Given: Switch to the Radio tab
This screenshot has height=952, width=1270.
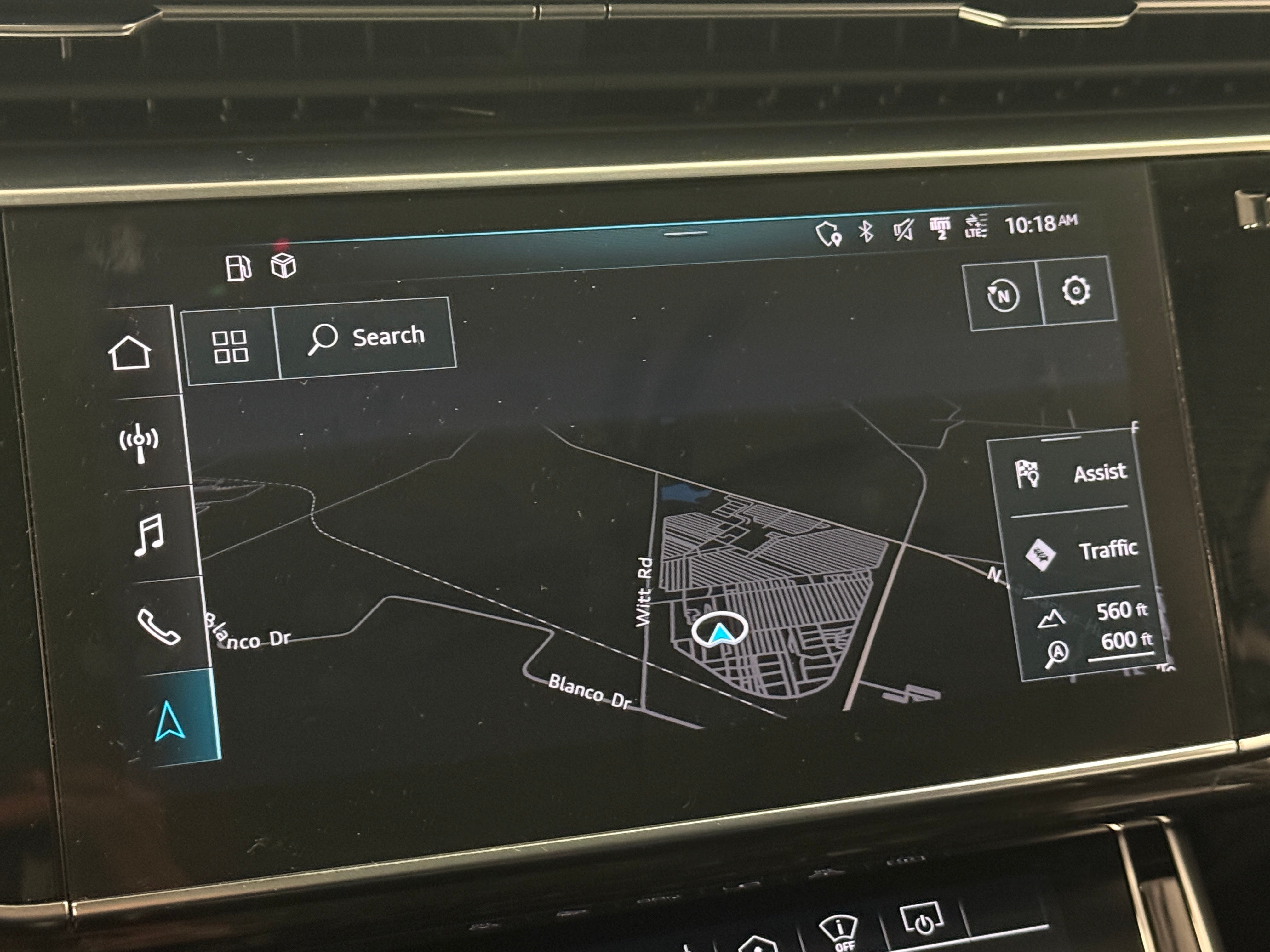Looking at the screenshot, I should tap(139, 442).
